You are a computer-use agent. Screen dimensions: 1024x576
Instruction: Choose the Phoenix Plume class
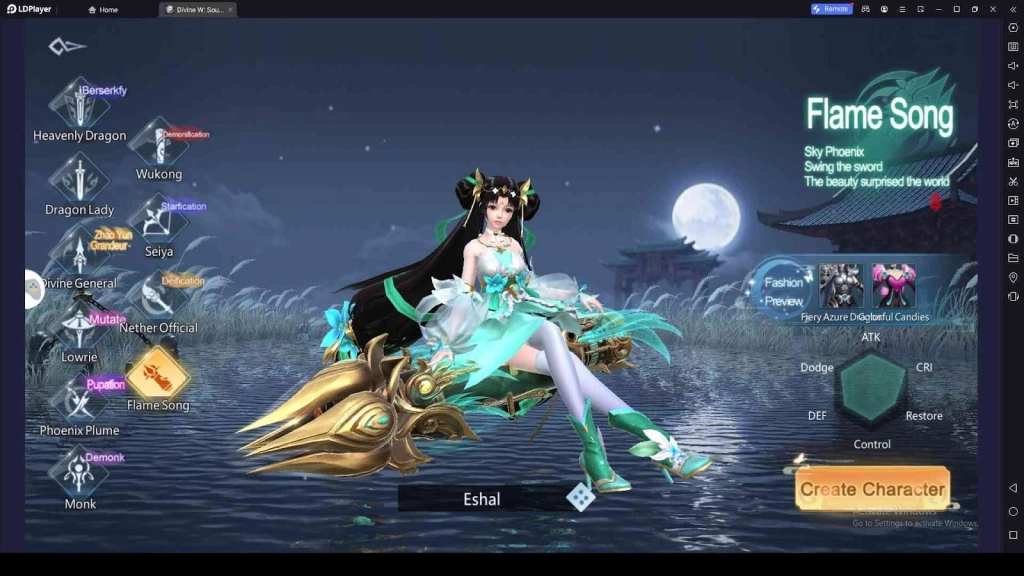[79, 401]
